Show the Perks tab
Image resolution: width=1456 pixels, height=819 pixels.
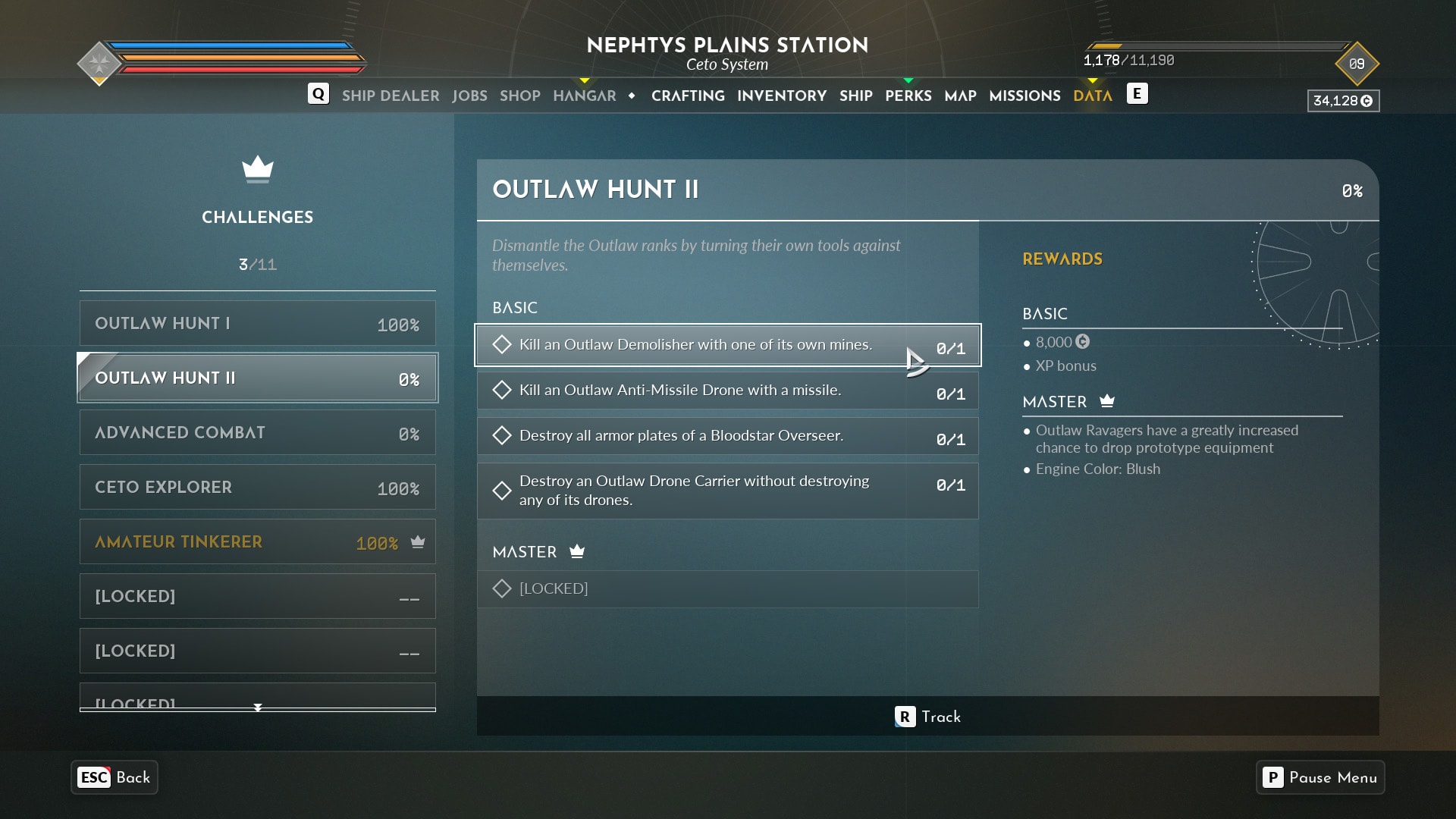click(908, 96)
